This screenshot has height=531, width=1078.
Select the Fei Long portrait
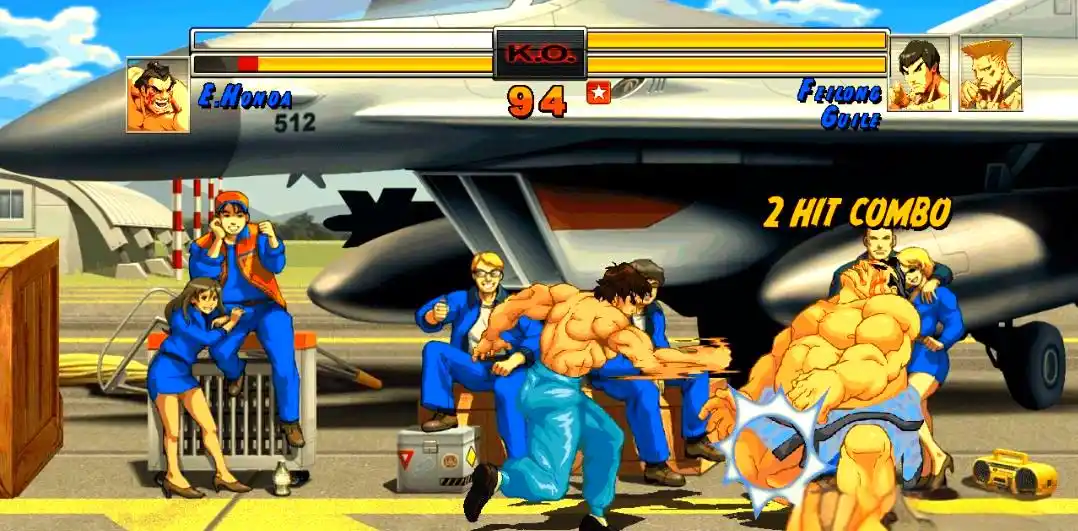pyautogui.click(x=919, y=74)
